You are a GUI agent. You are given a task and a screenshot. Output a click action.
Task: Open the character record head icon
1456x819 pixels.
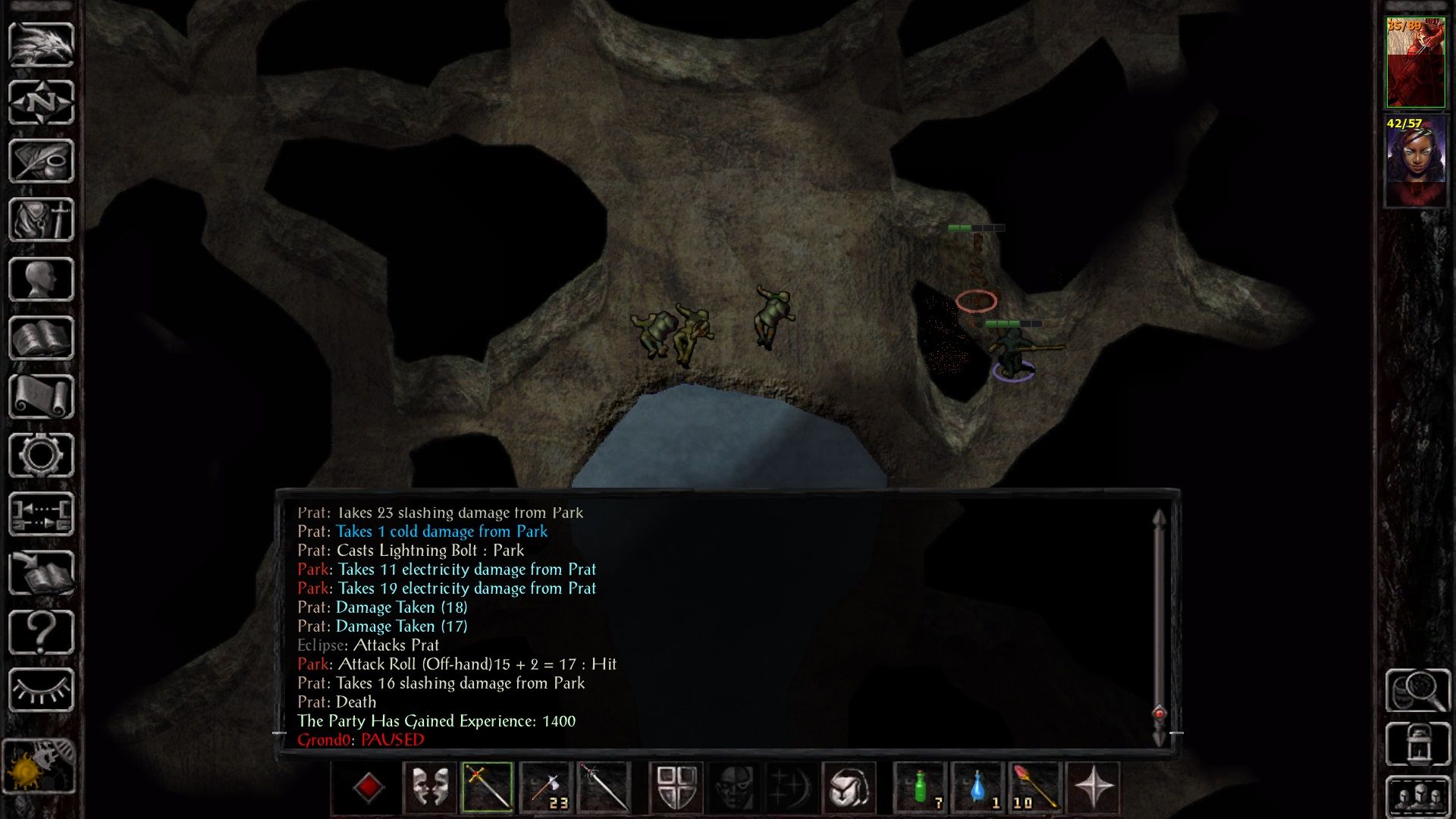tap(41, 279)
